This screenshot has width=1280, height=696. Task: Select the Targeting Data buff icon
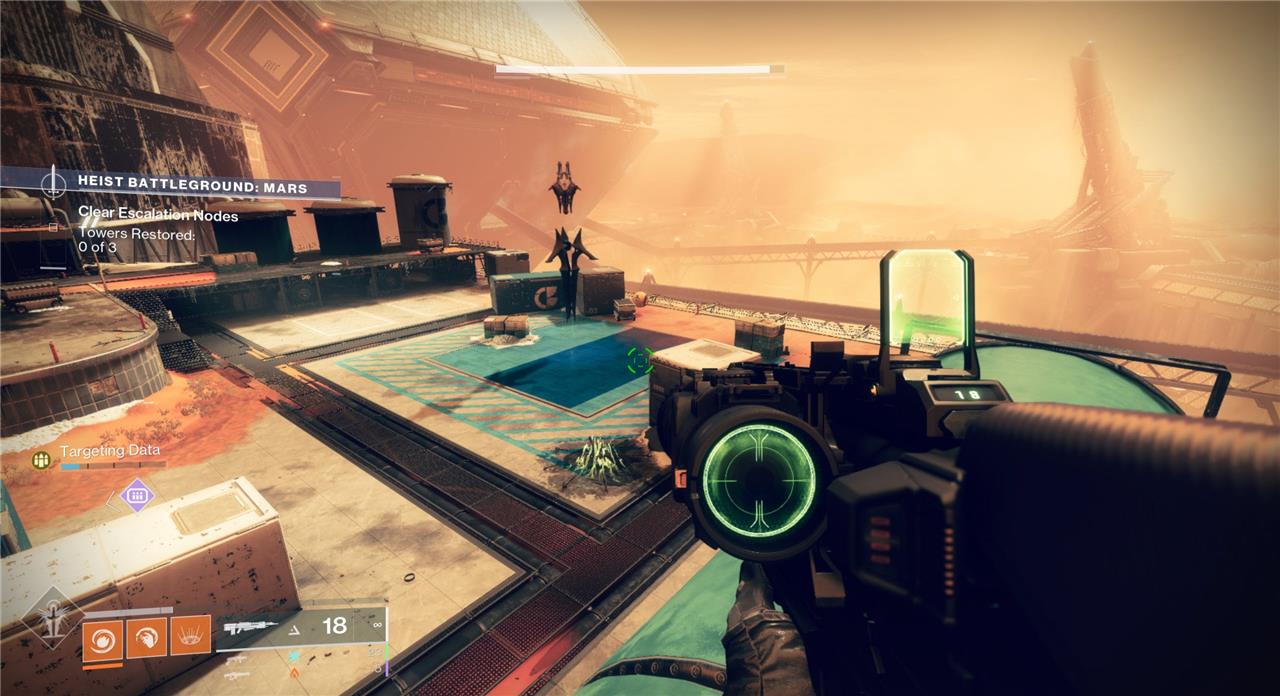[x=41, y=459]
